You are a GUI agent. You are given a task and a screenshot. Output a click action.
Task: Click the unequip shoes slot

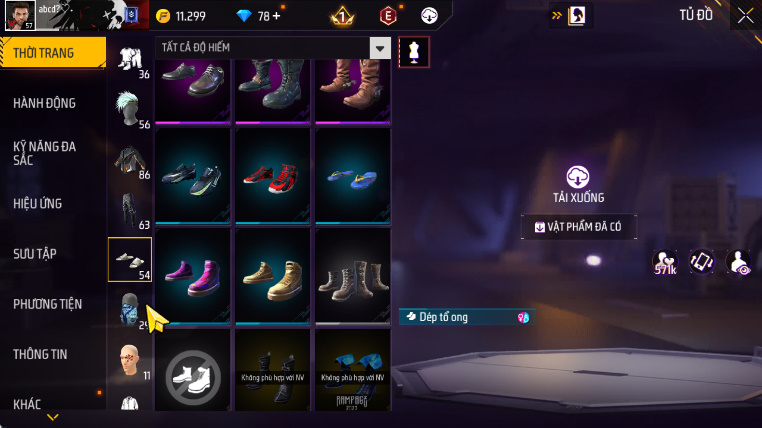coord(194,376)
